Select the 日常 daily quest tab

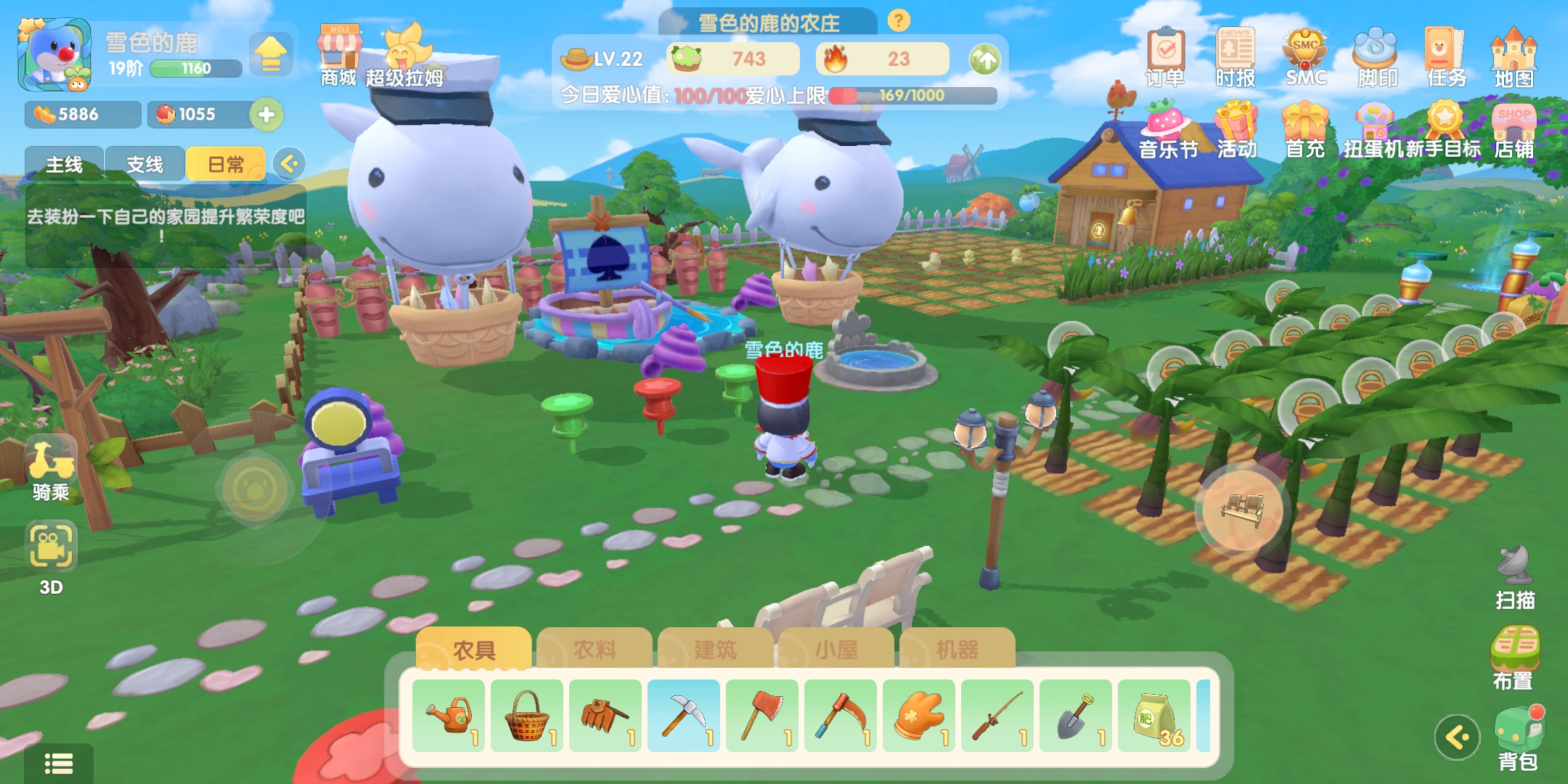(x=226, y=165)
